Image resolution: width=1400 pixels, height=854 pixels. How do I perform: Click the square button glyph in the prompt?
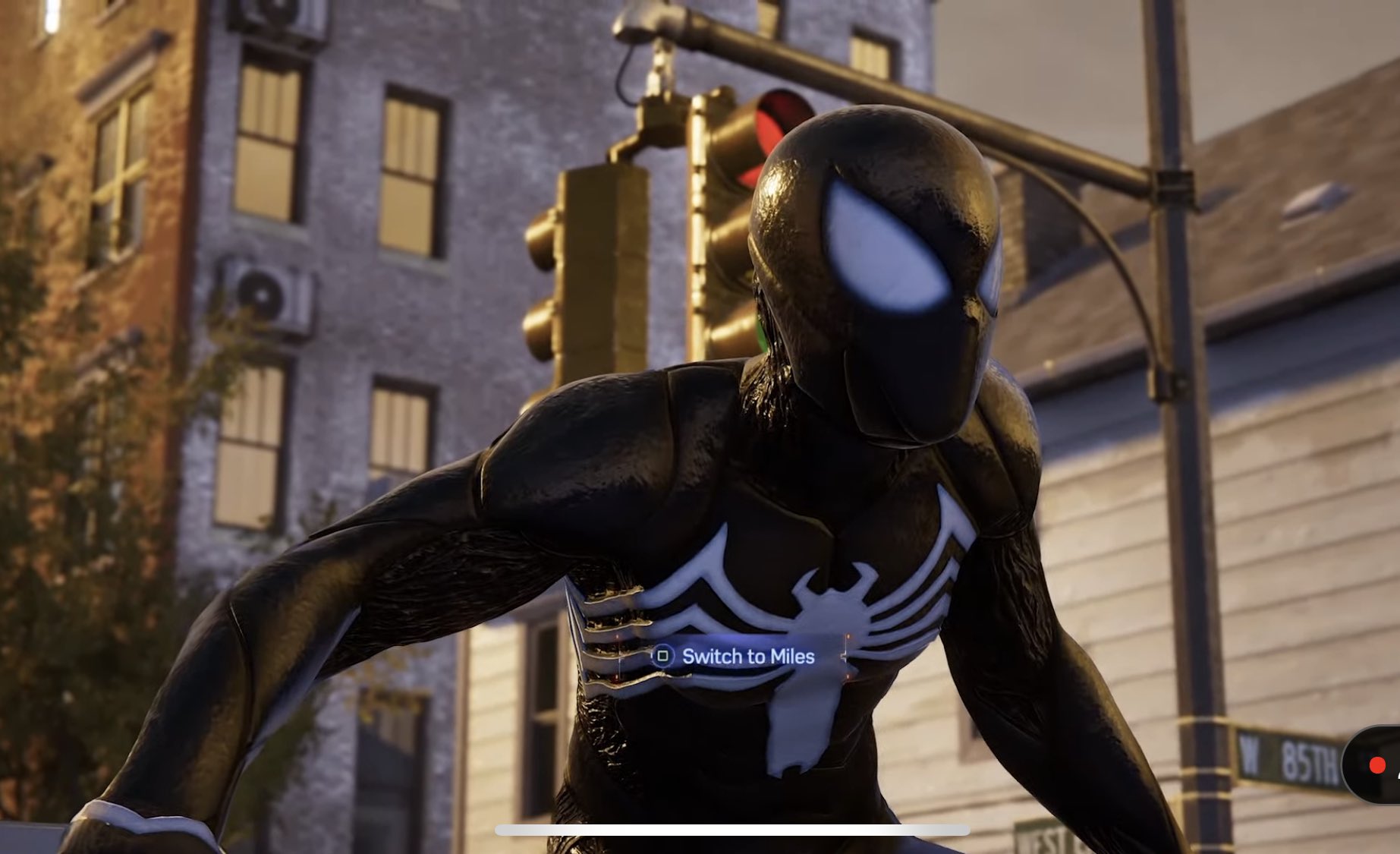663,656
